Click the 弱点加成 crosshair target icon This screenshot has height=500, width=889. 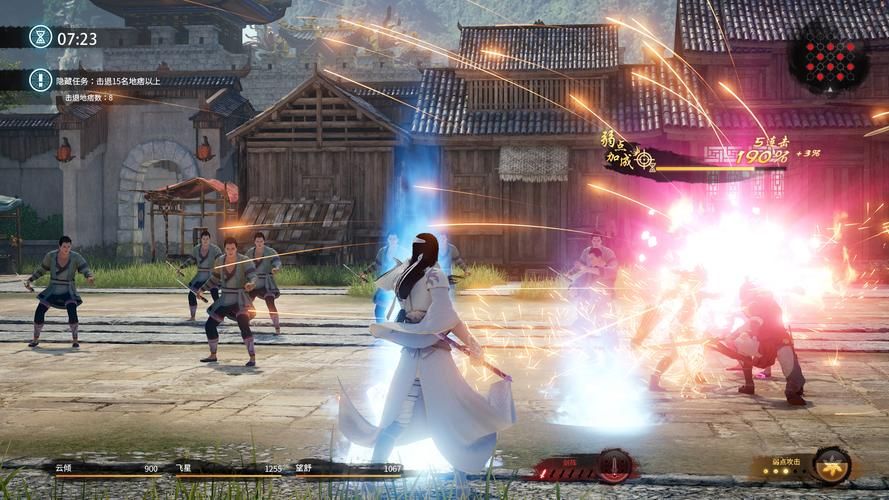[x=644, y=158]
